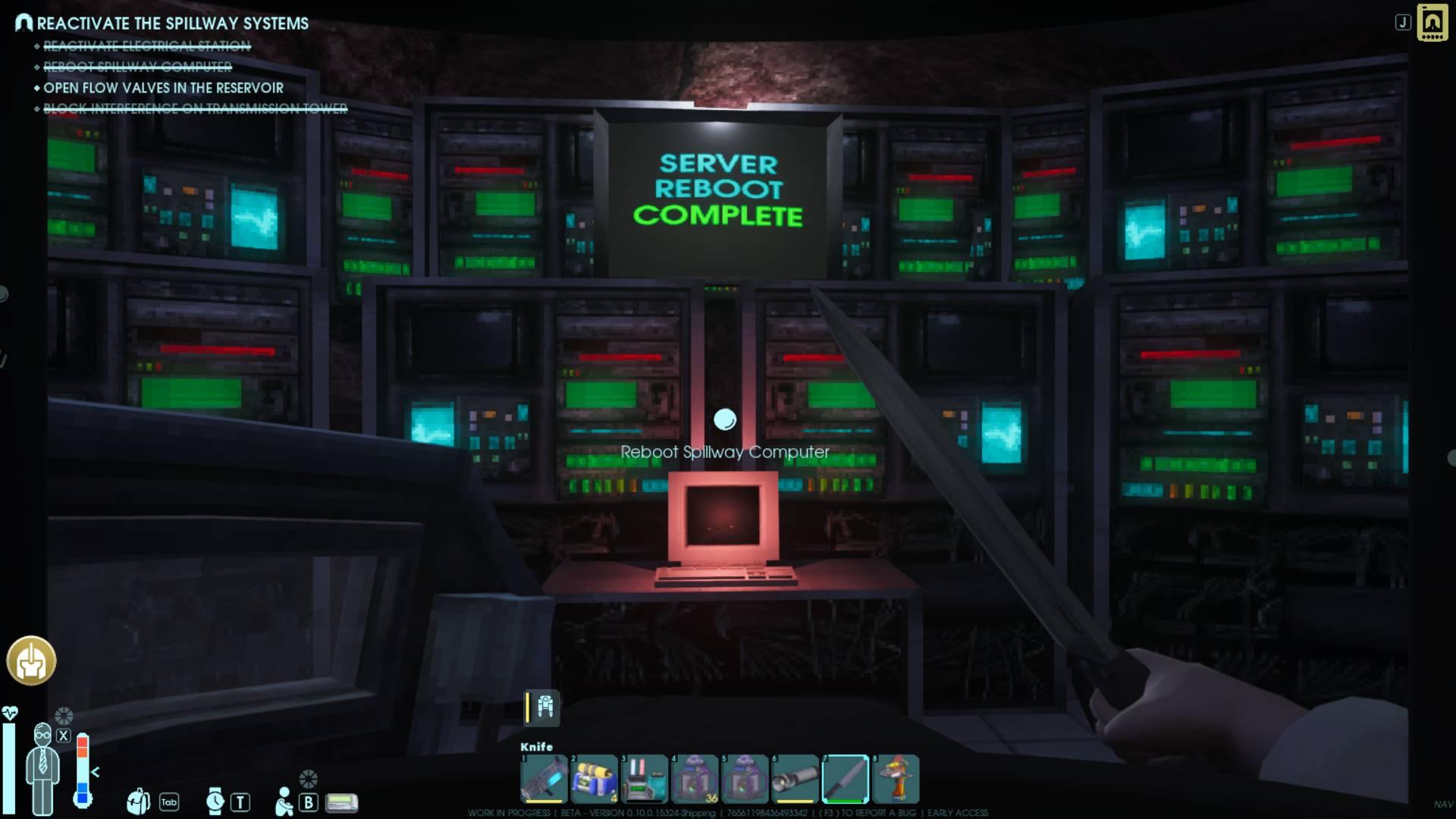The width and height of the screenshot is (1456, 819).
Task: Select the test tube rack item slot
Action: pyautogui.click(x=644, y=779)
